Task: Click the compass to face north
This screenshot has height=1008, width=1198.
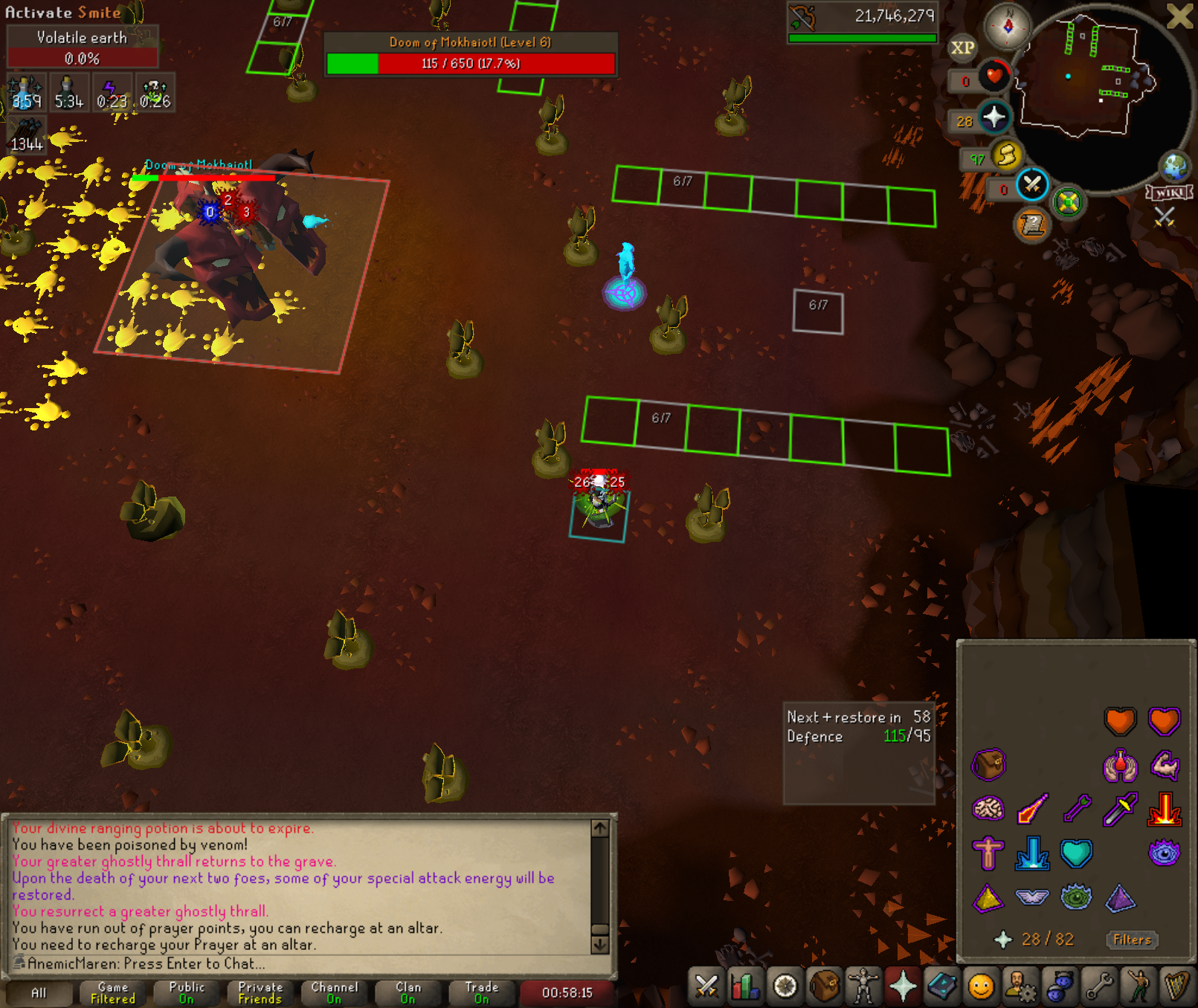Action: click(x=1008, y=26)
